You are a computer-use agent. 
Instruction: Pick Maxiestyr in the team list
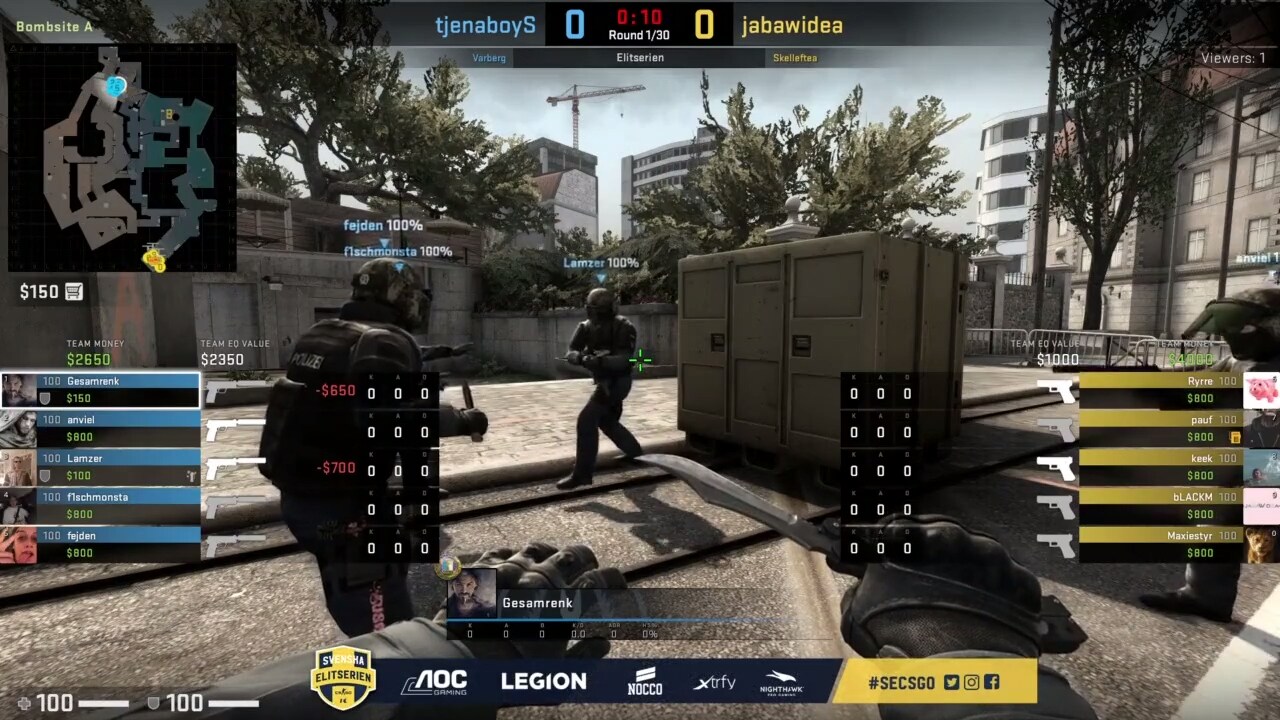point(1160,544)
